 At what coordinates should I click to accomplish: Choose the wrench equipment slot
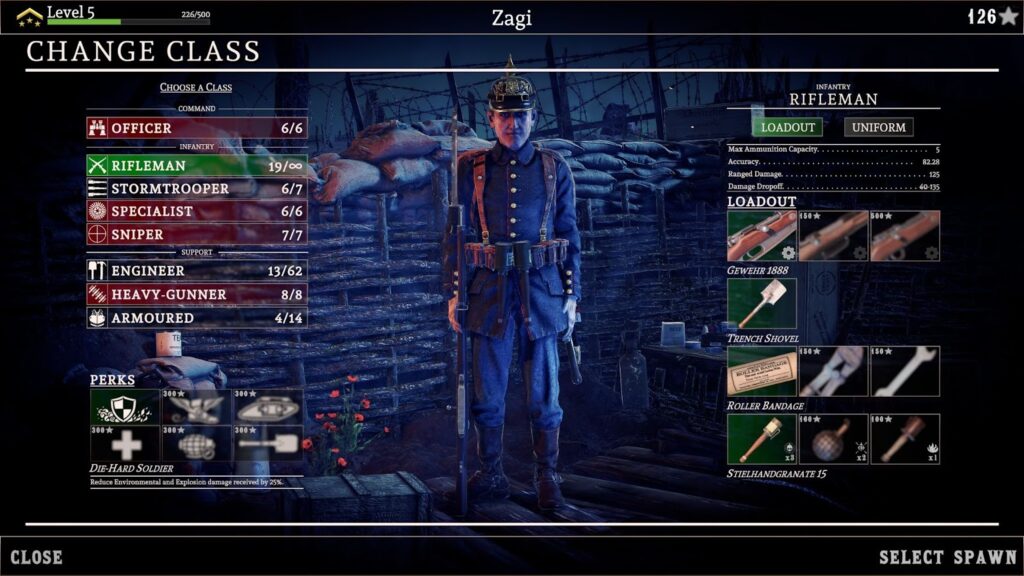(x=905, y=372)
